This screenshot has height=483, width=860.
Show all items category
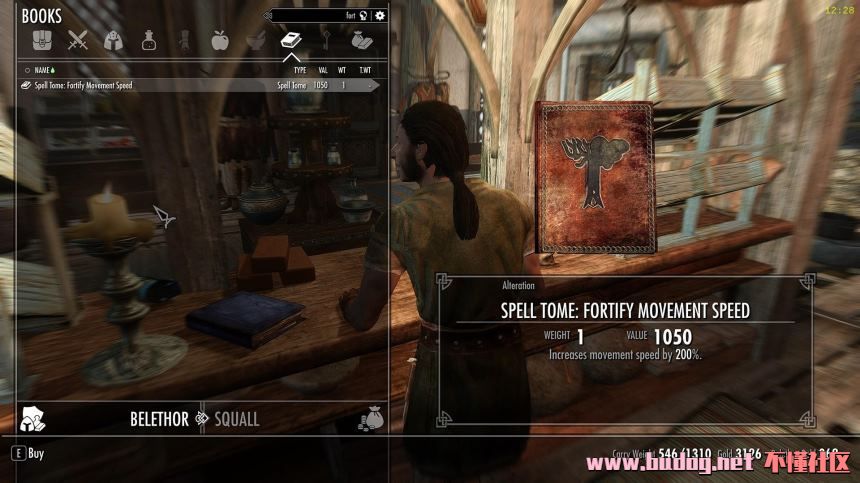(x=40, y=41)
